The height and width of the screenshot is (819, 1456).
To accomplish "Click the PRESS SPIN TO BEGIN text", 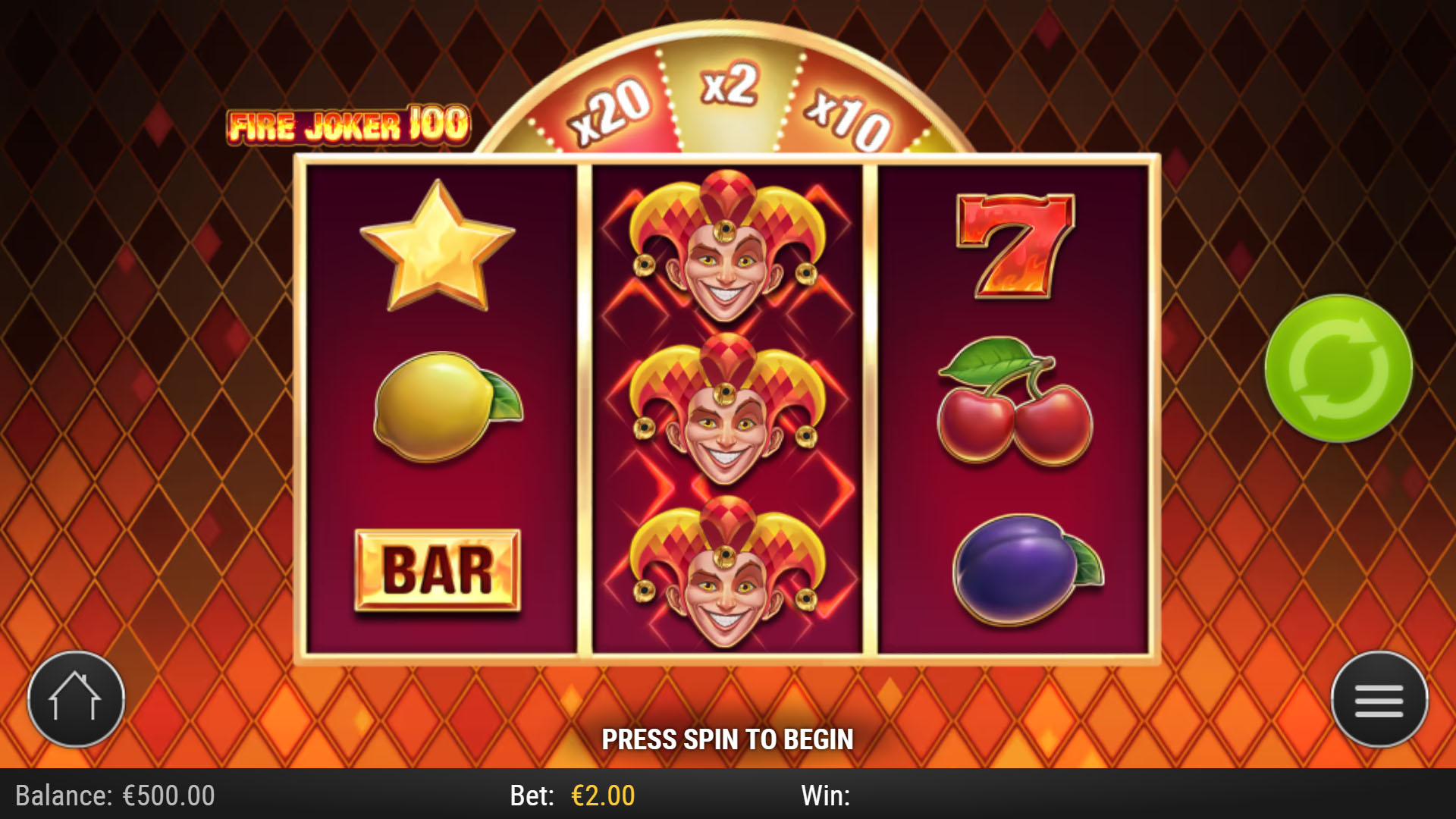I will [728, 737].
